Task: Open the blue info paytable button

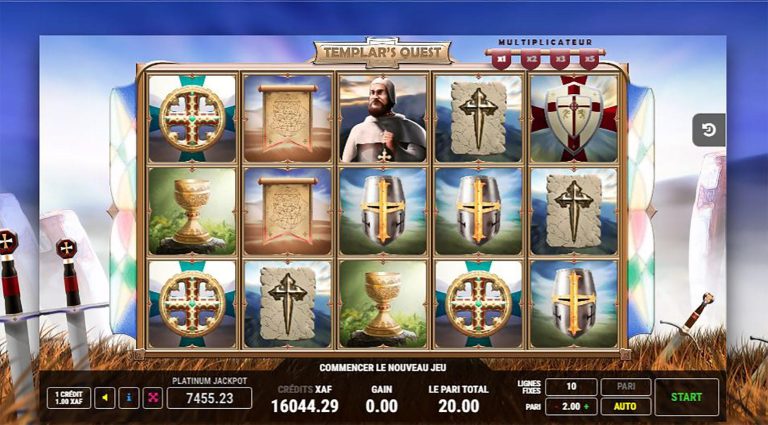Action: point(128,398)
